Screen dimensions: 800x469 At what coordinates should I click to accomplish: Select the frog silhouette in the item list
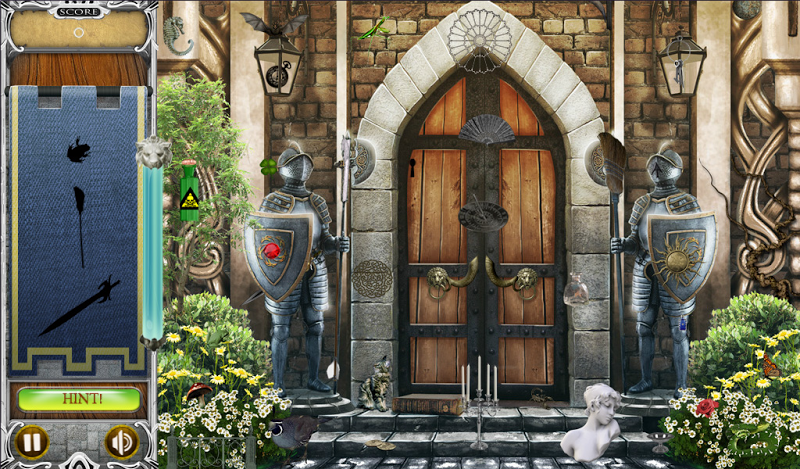point(77,151)
